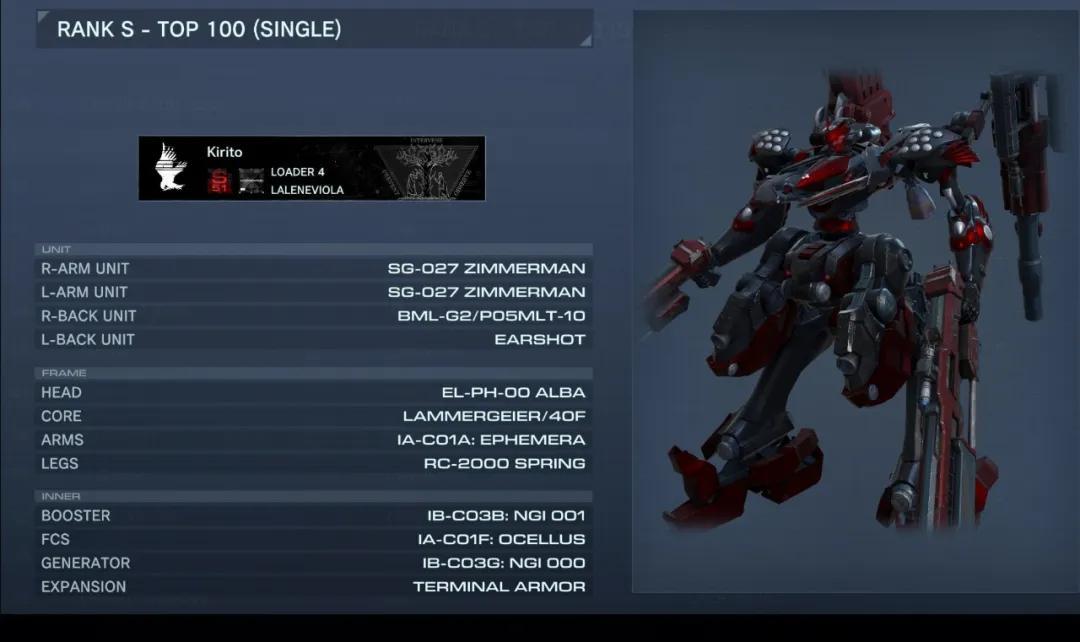Choose the R-BACK UNIT BML-G2/P05MLT-10 row
Screen dimensions: 1080x642
point(313,316)
